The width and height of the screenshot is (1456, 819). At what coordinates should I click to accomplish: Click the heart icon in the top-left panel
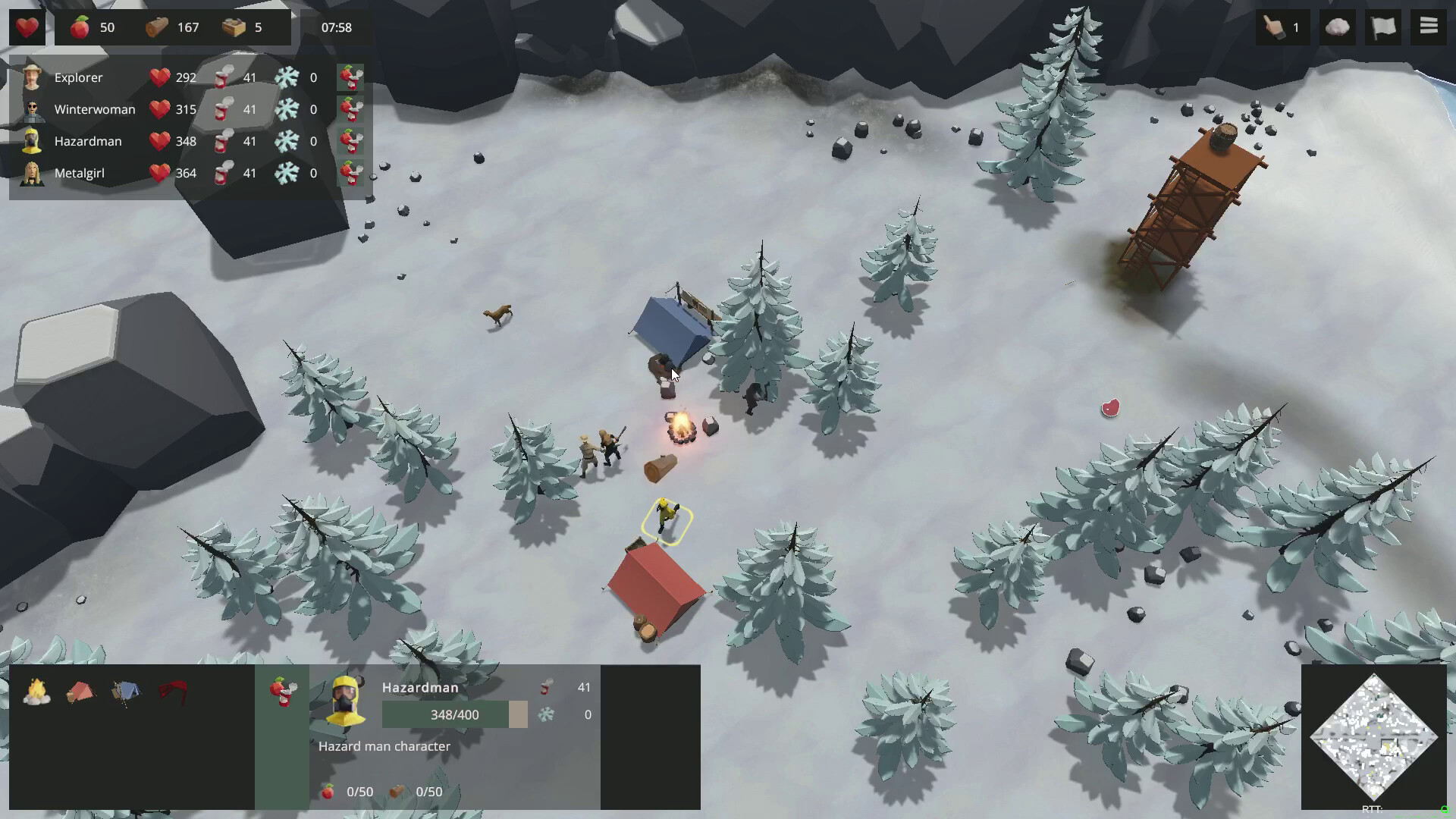tap(27, 27)
